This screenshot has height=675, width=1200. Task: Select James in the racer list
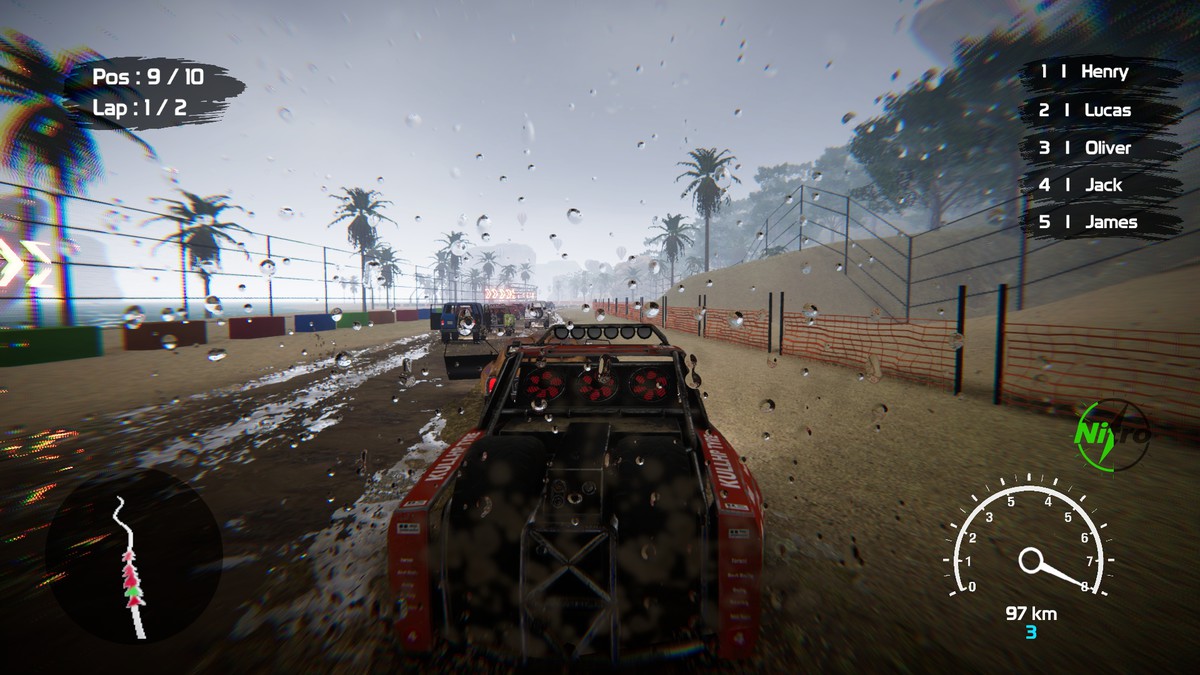click(1096, 222)
